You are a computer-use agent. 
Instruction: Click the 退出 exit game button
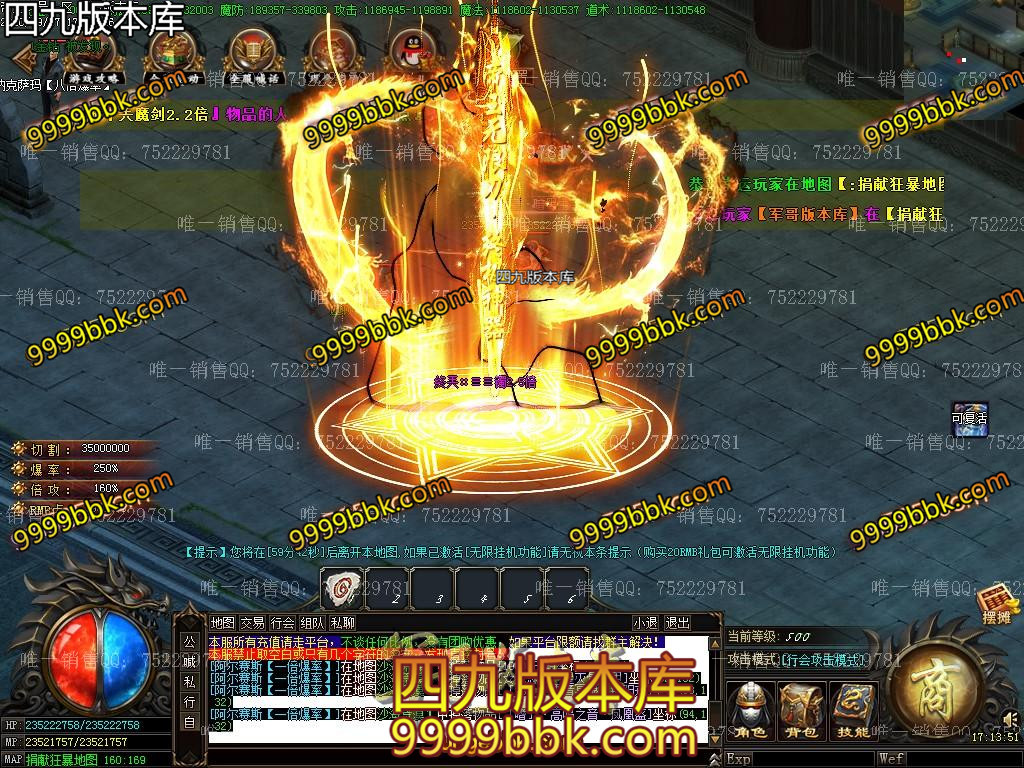point(677,623)
